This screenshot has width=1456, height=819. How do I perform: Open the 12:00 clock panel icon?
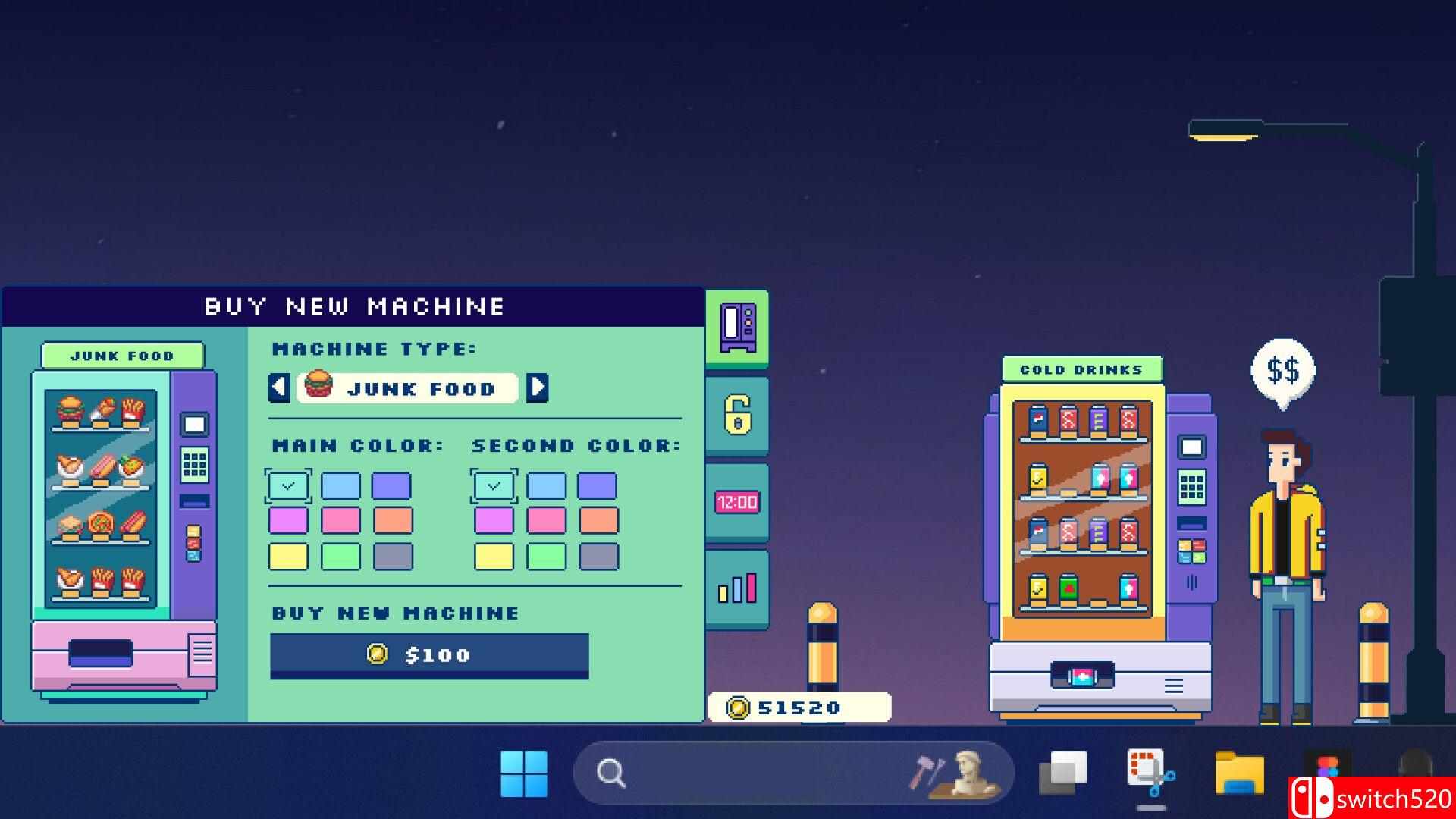736,500
